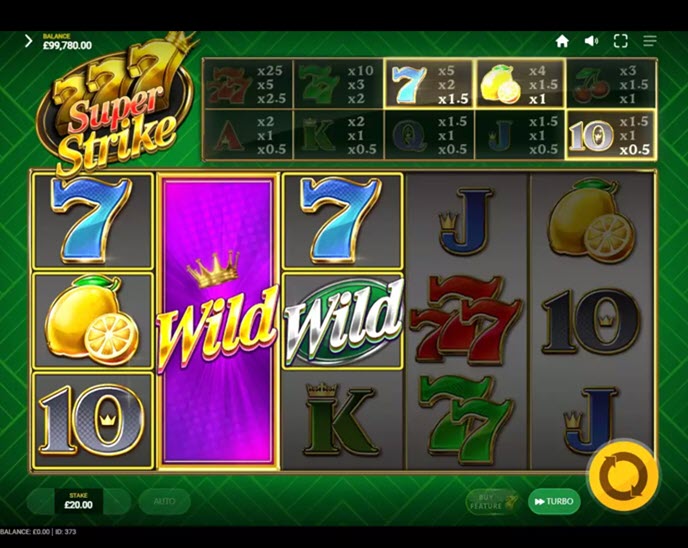Spin the reels with the yellow button
The image size is (688, 548).
(623, 476)
